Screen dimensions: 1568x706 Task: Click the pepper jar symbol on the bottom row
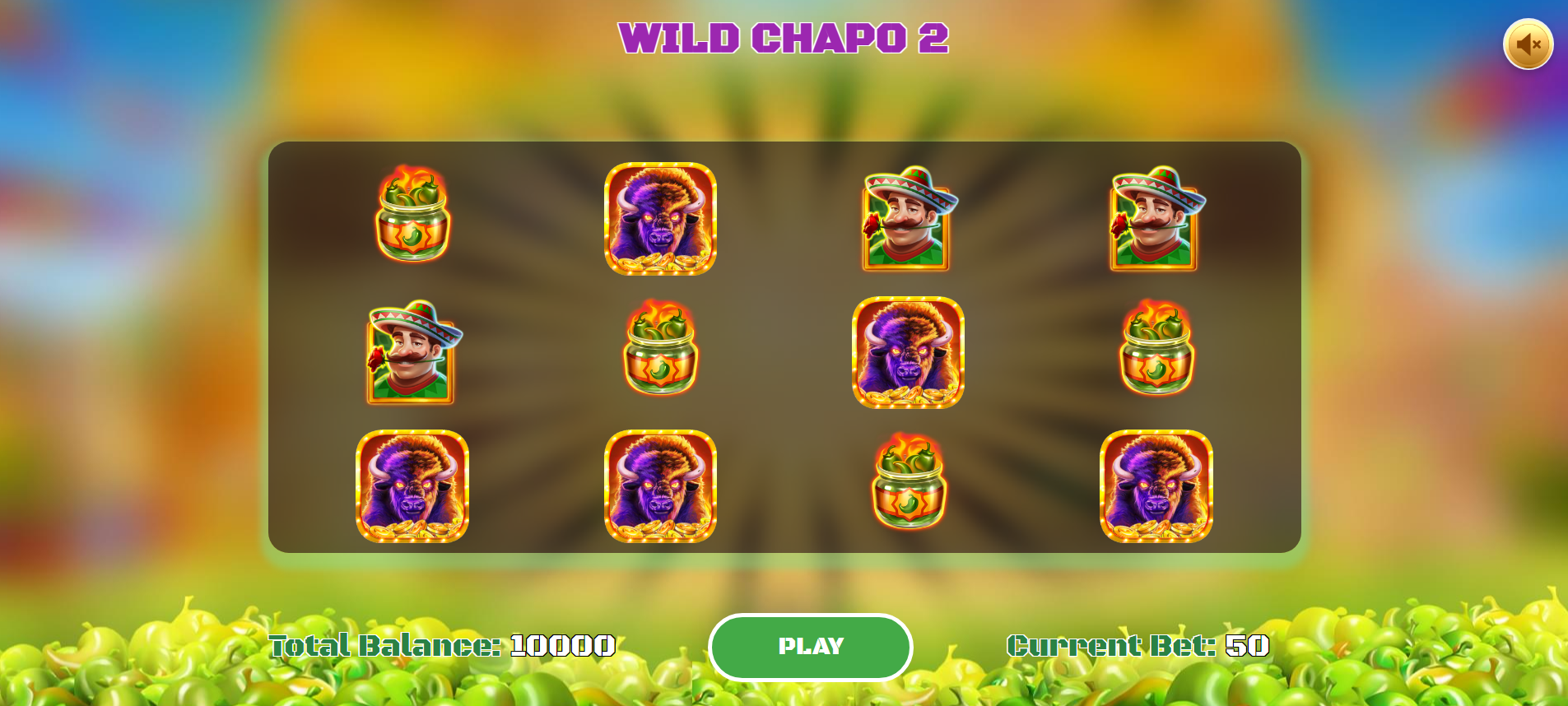click(908, 488)
